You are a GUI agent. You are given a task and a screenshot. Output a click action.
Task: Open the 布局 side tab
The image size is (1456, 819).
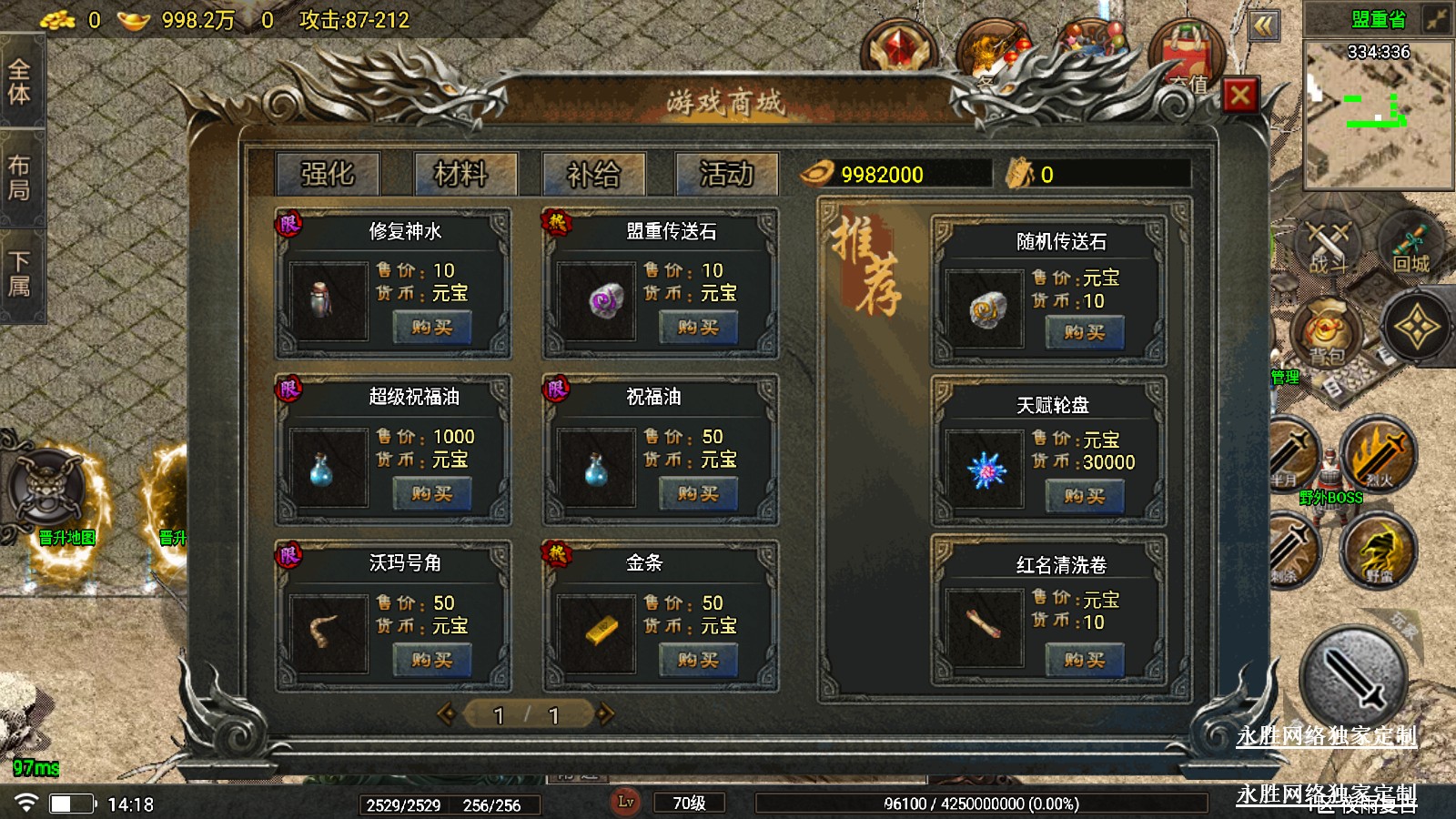(19, 178)
